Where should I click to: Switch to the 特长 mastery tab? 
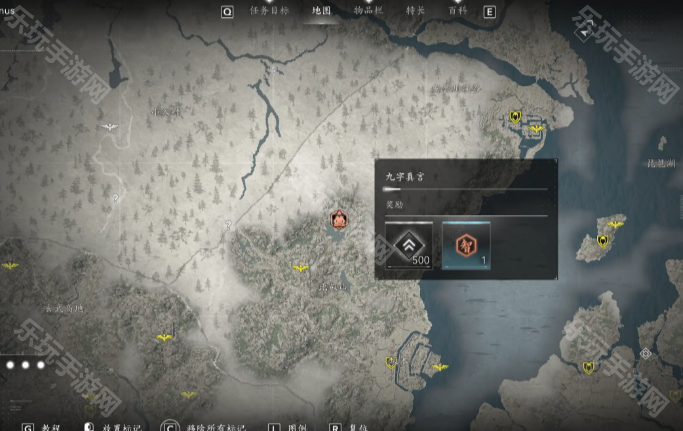coord(415,11)
